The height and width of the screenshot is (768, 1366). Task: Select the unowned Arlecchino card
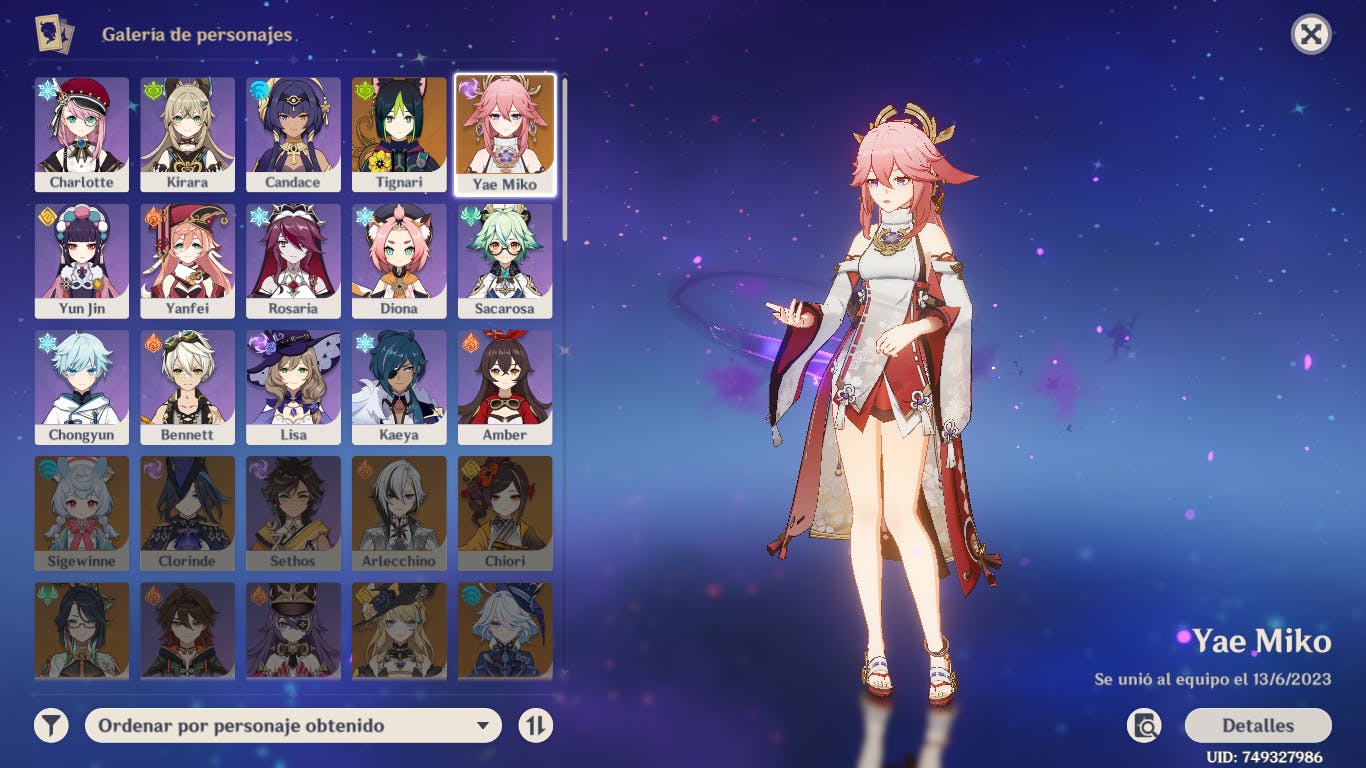pyautogui.click(x=399, y=513)
